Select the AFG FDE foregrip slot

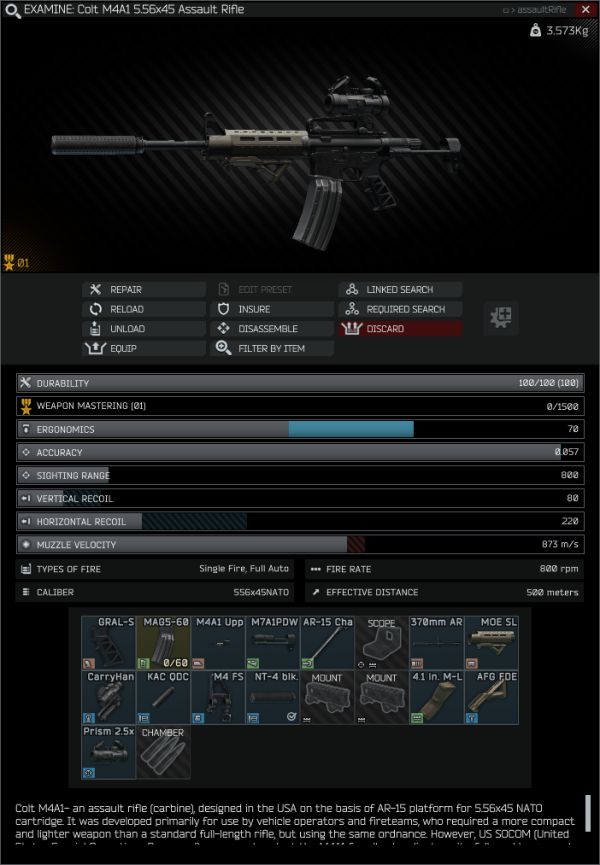[x=491, y=698]
